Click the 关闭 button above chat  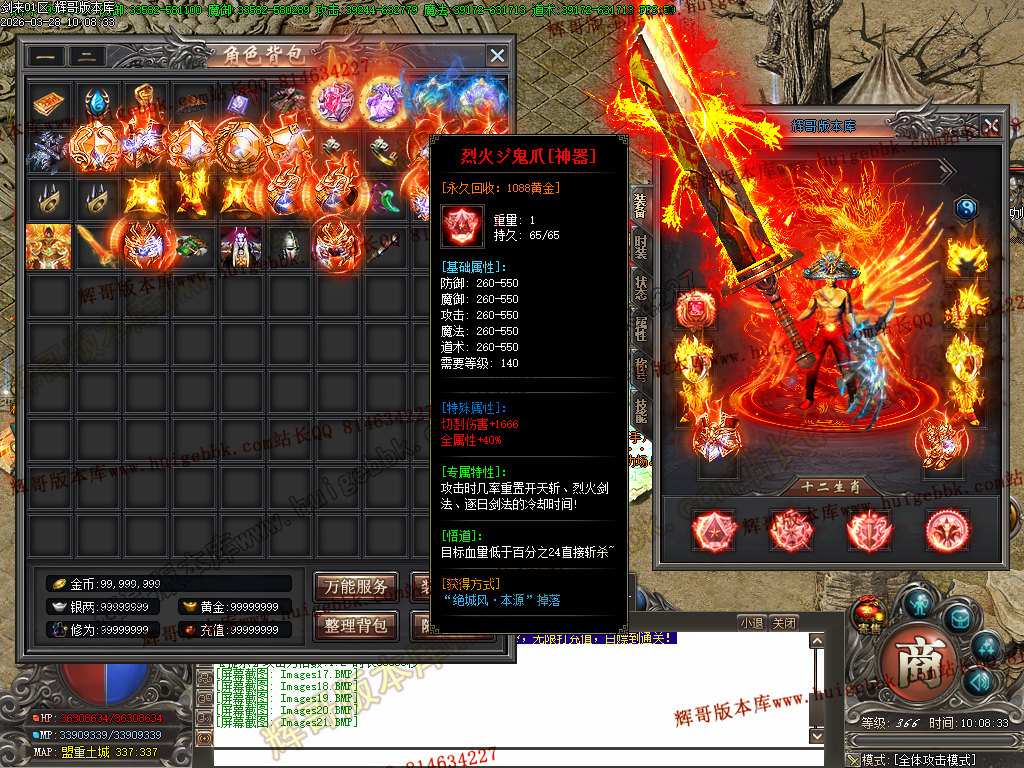tap(785, 623)
